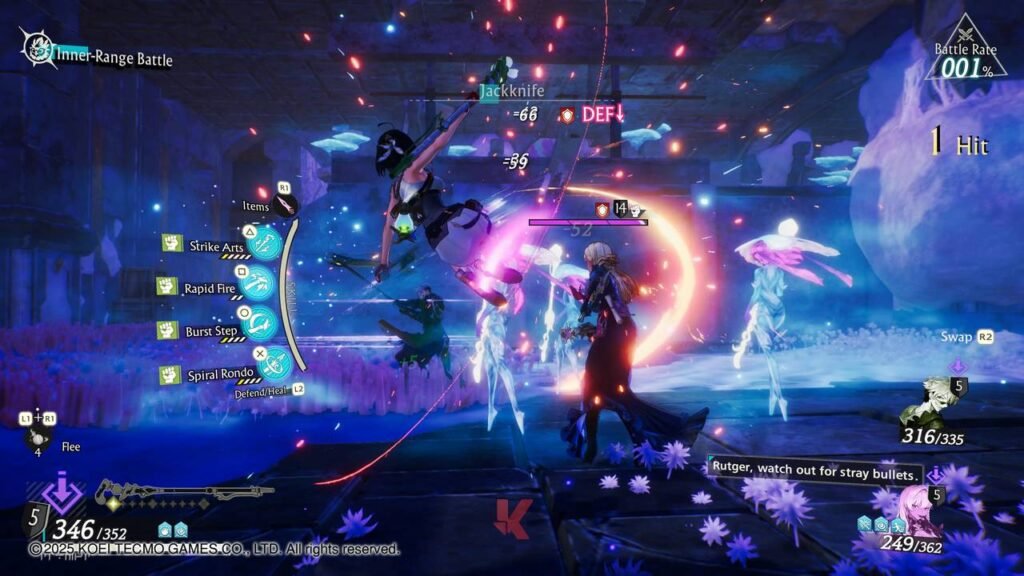Swap to the pink-haired party member portrait
Image resolution: width=1024 pixels, height=576 pixels.
click(917, 507)
